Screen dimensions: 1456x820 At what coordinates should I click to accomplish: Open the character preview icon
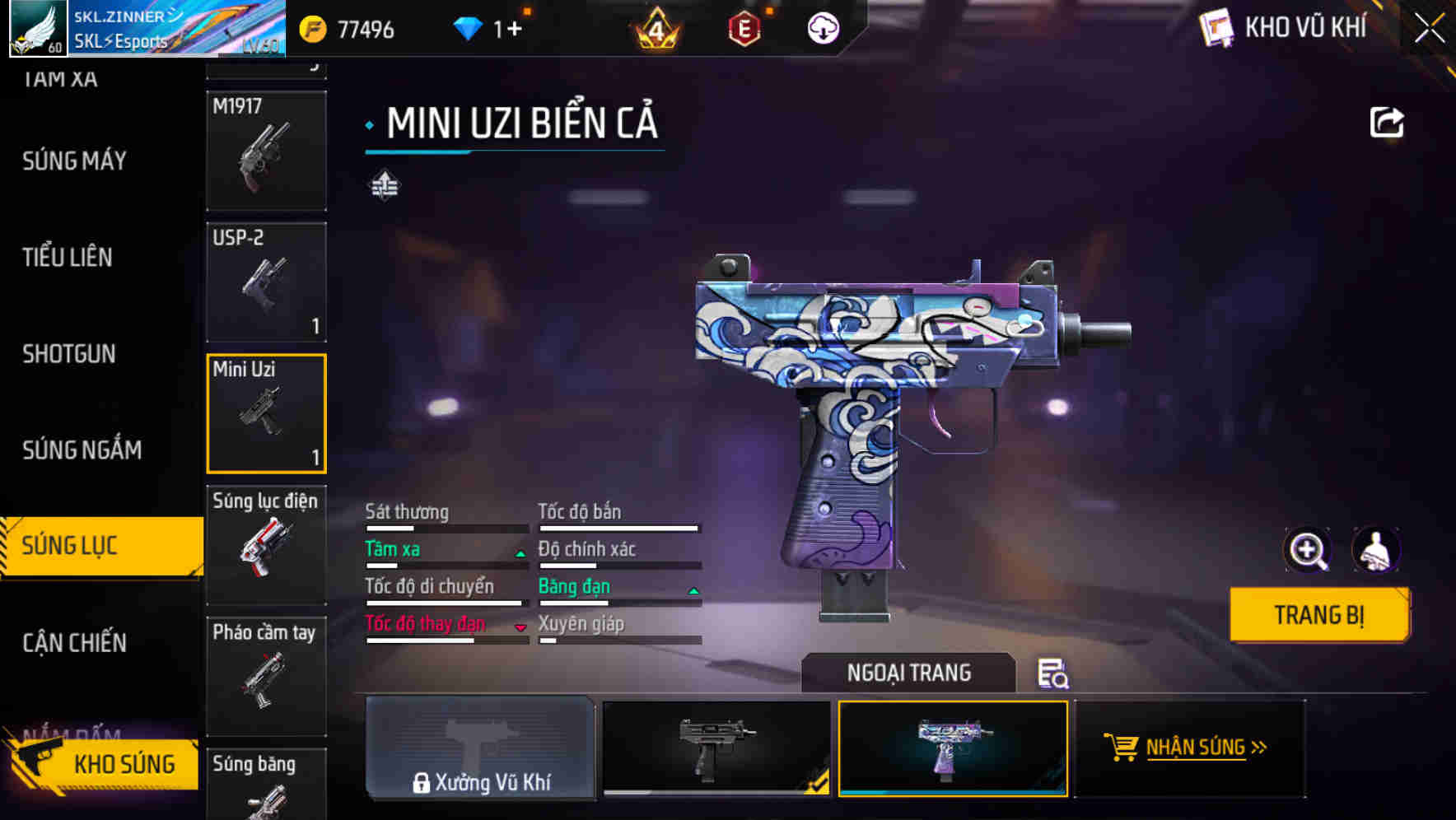coord(1375,550)
